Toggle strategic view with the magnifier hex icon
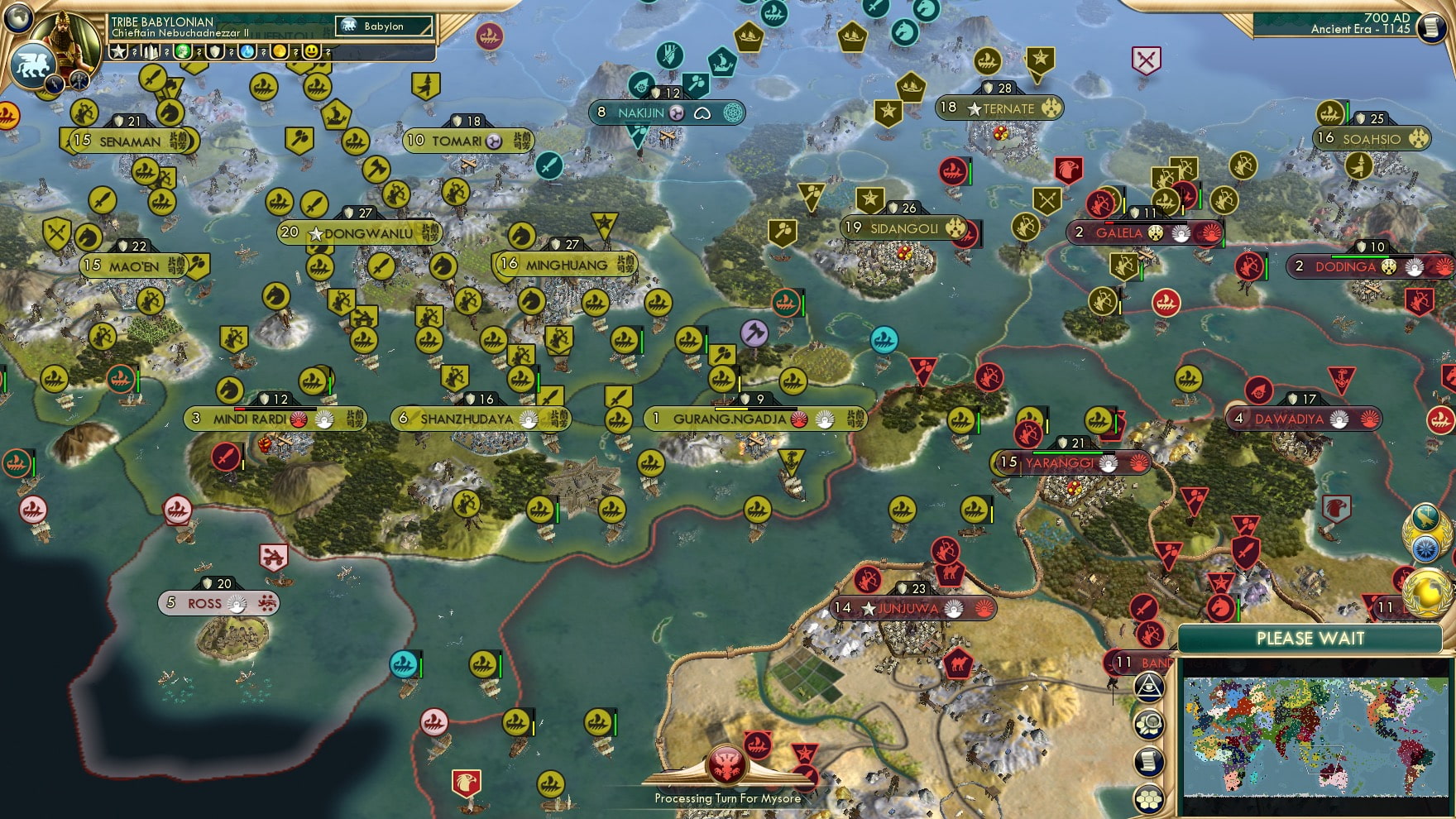This screenshot has width=1456, height=819. point(1147,726)
